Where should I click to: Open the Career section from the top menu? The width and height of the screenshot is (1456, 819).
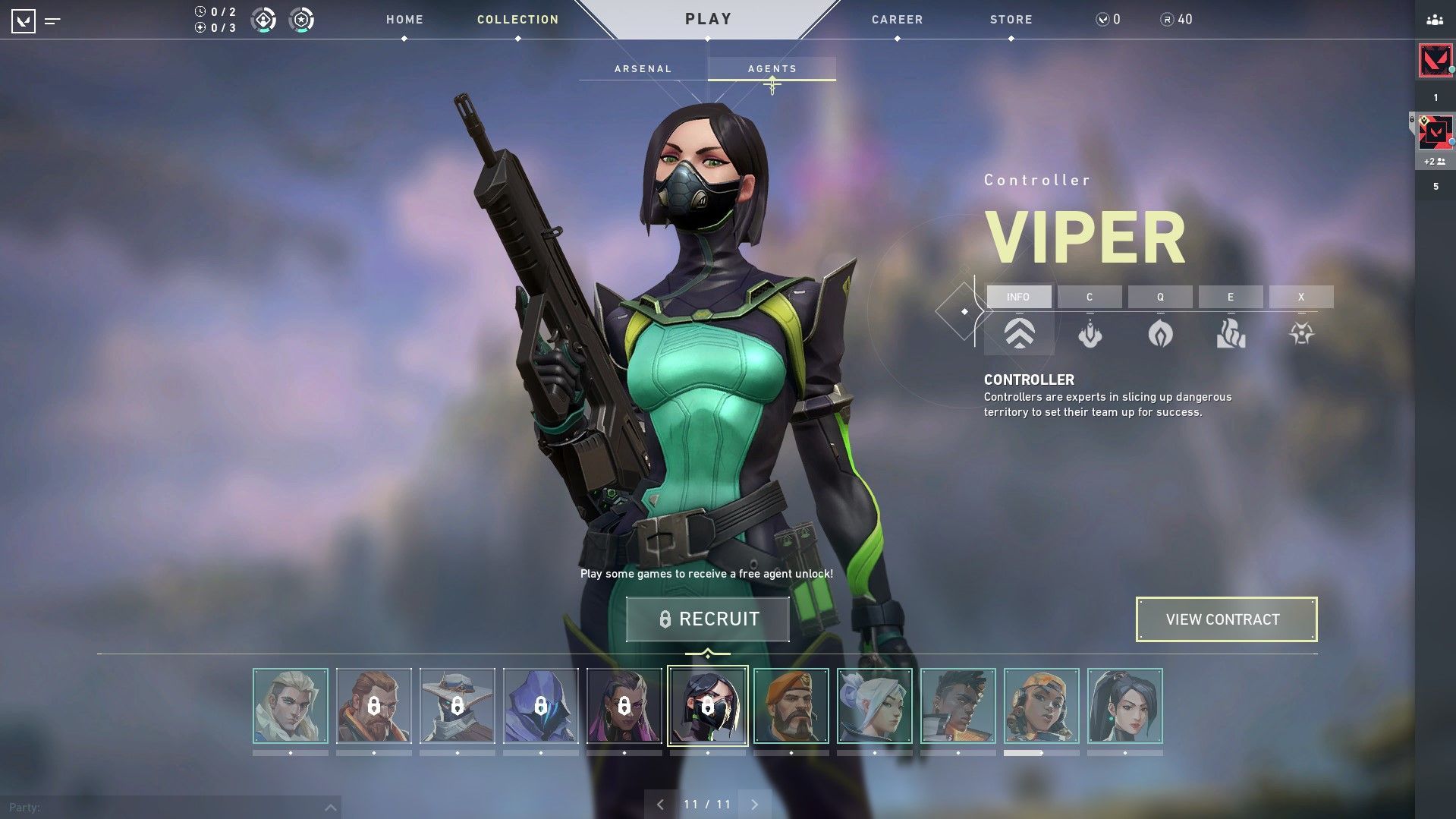click(897, 19)
